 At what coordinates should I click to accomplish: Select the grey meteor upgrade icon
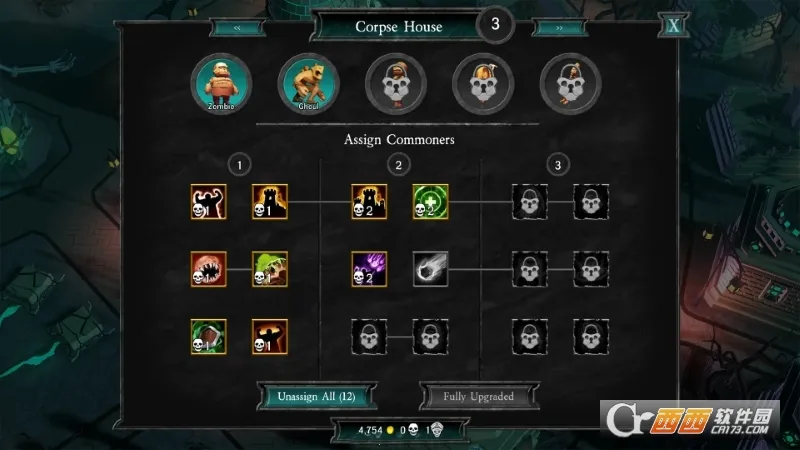click(x=430, y=269)
